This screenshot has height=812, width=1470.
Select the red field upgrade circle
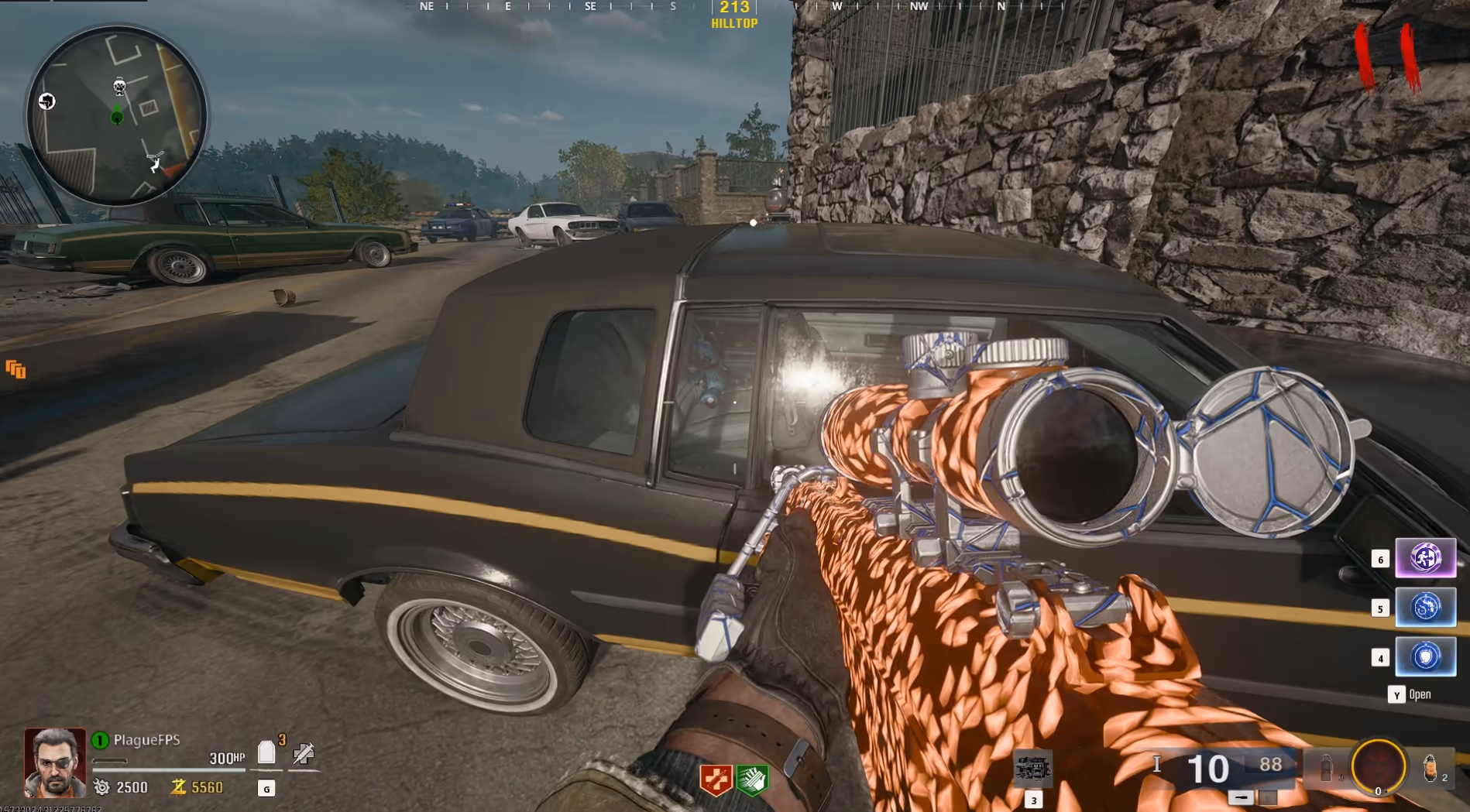click(1379, 766)
